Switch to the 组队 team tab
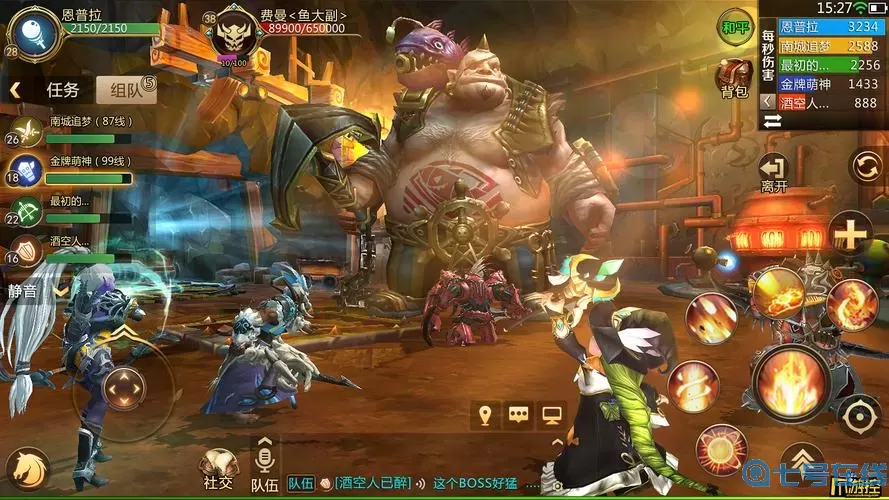Image resolution: width=889 pixels, height=500 pixels. click(127, 89)
